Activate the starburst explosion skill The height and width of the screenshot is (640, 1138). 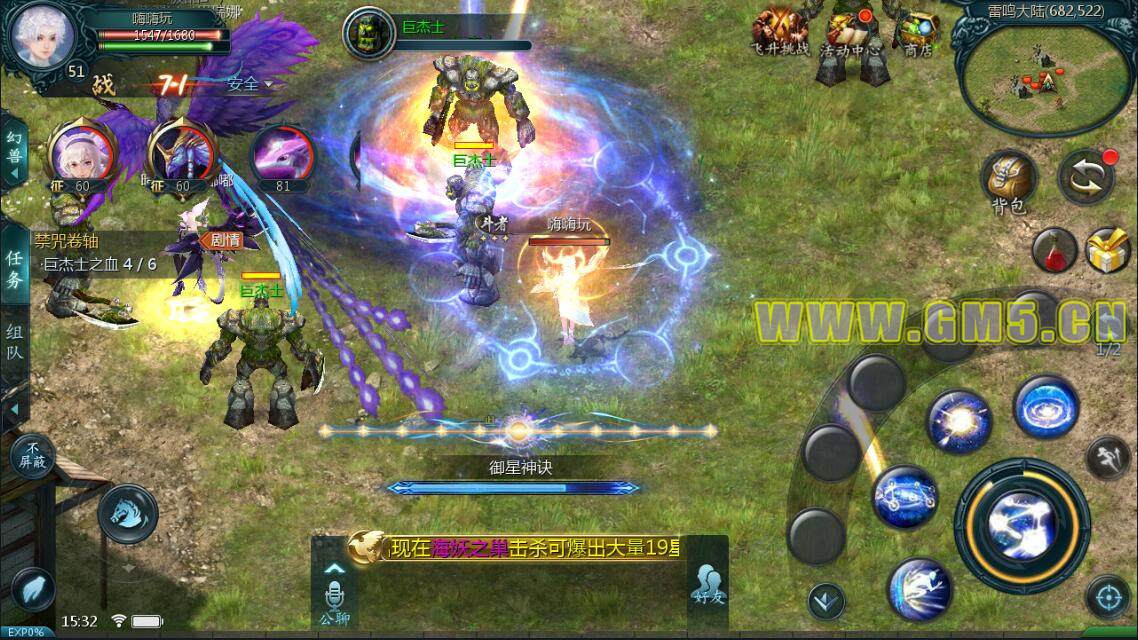coord(958,421)
